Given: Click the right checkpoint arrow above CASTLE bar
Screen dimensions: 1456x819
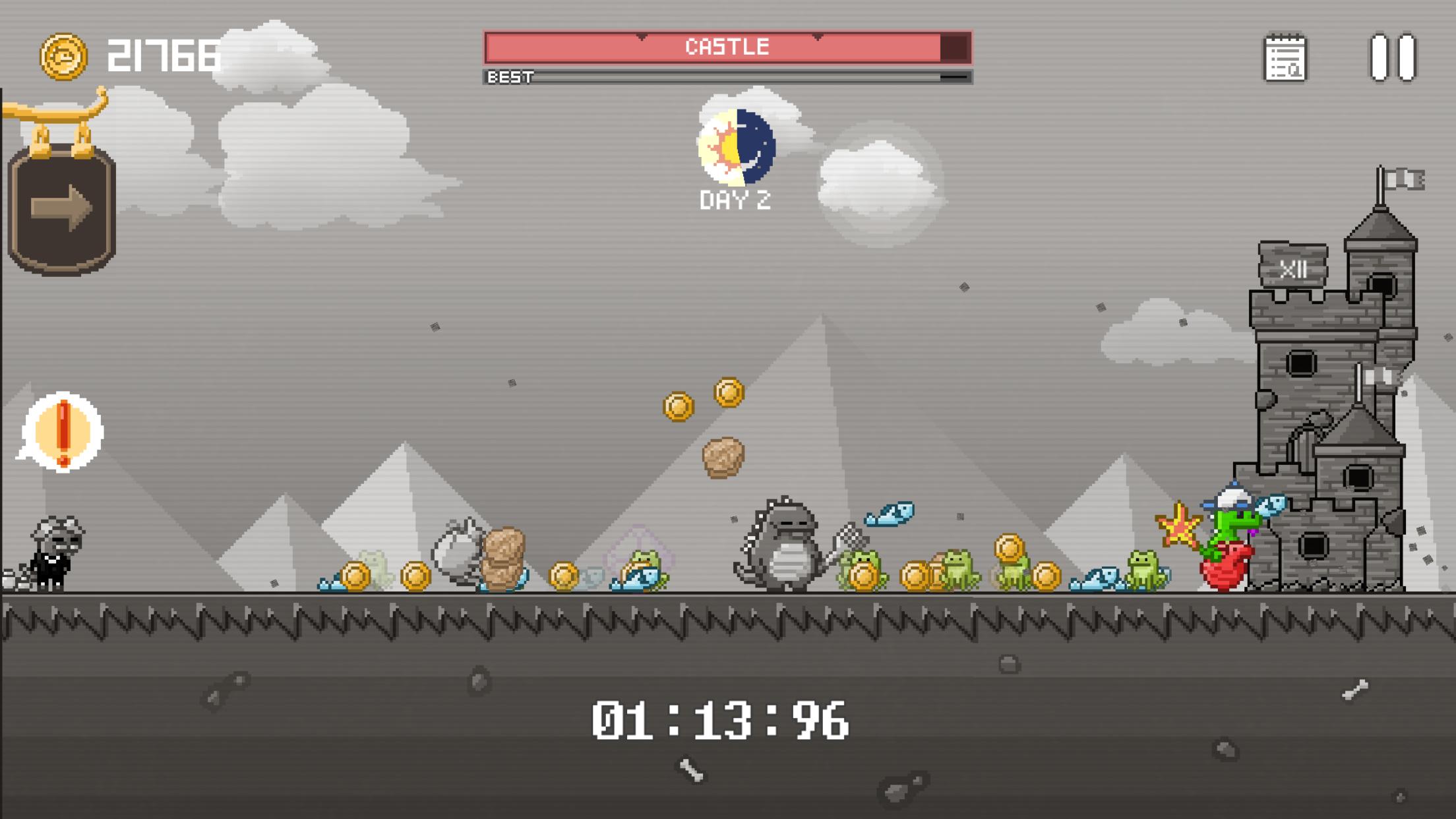Looking at the screenshot, I should click(x=818, y=37).
